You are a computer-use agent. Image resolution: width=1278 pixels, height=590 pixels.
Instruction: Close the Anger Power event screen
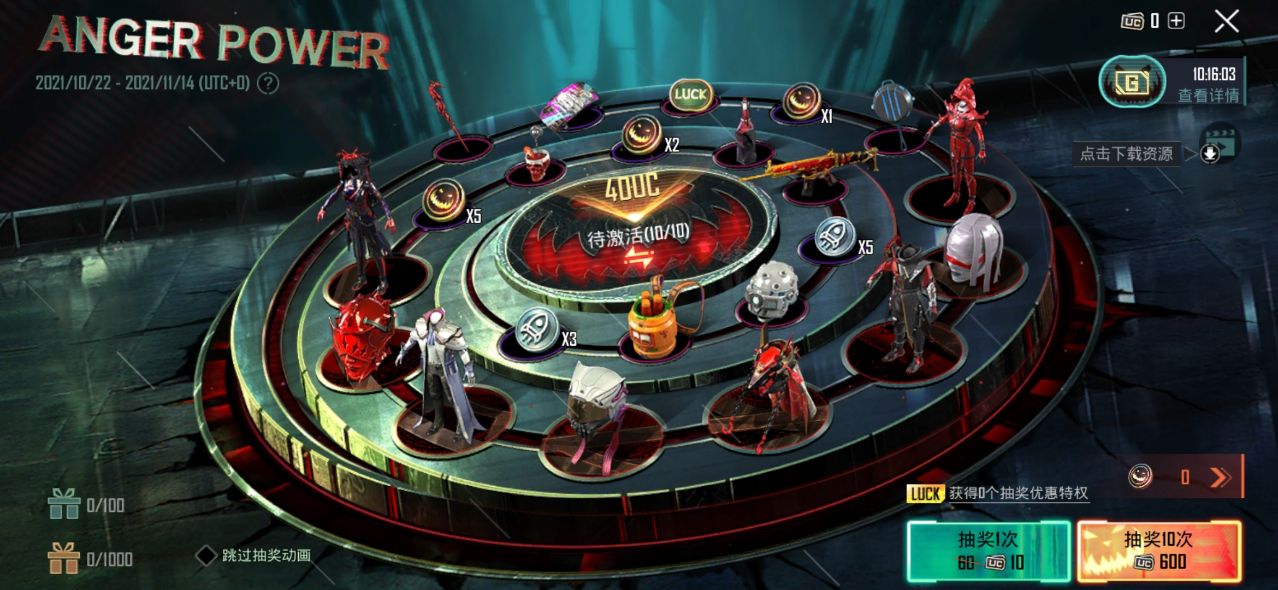(x=1227, y=21)
